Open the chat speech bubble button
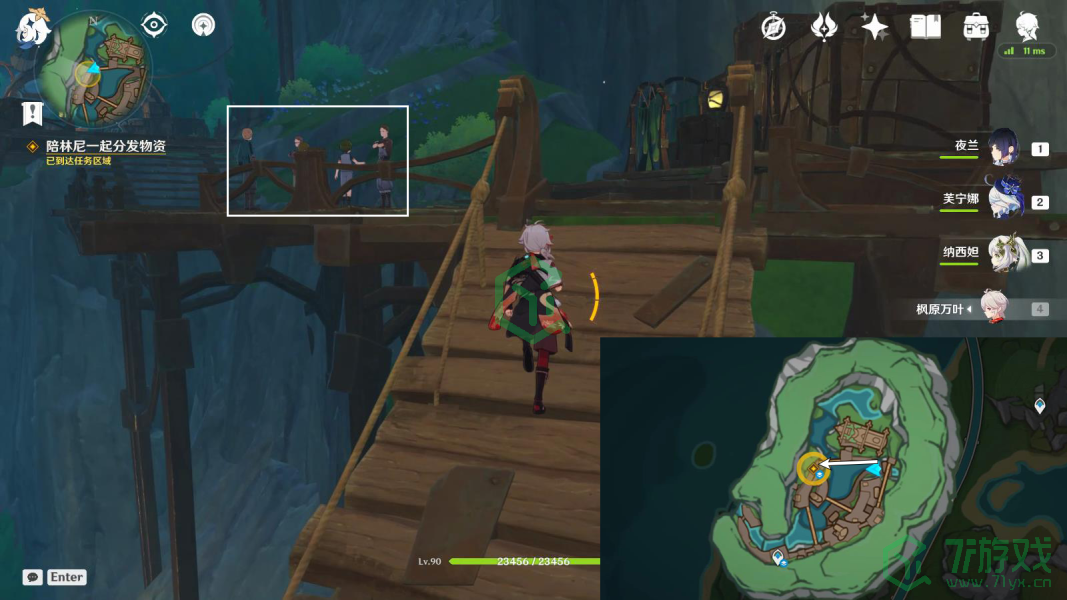Viewport: 1067px width, 600px height. [33, 577]
